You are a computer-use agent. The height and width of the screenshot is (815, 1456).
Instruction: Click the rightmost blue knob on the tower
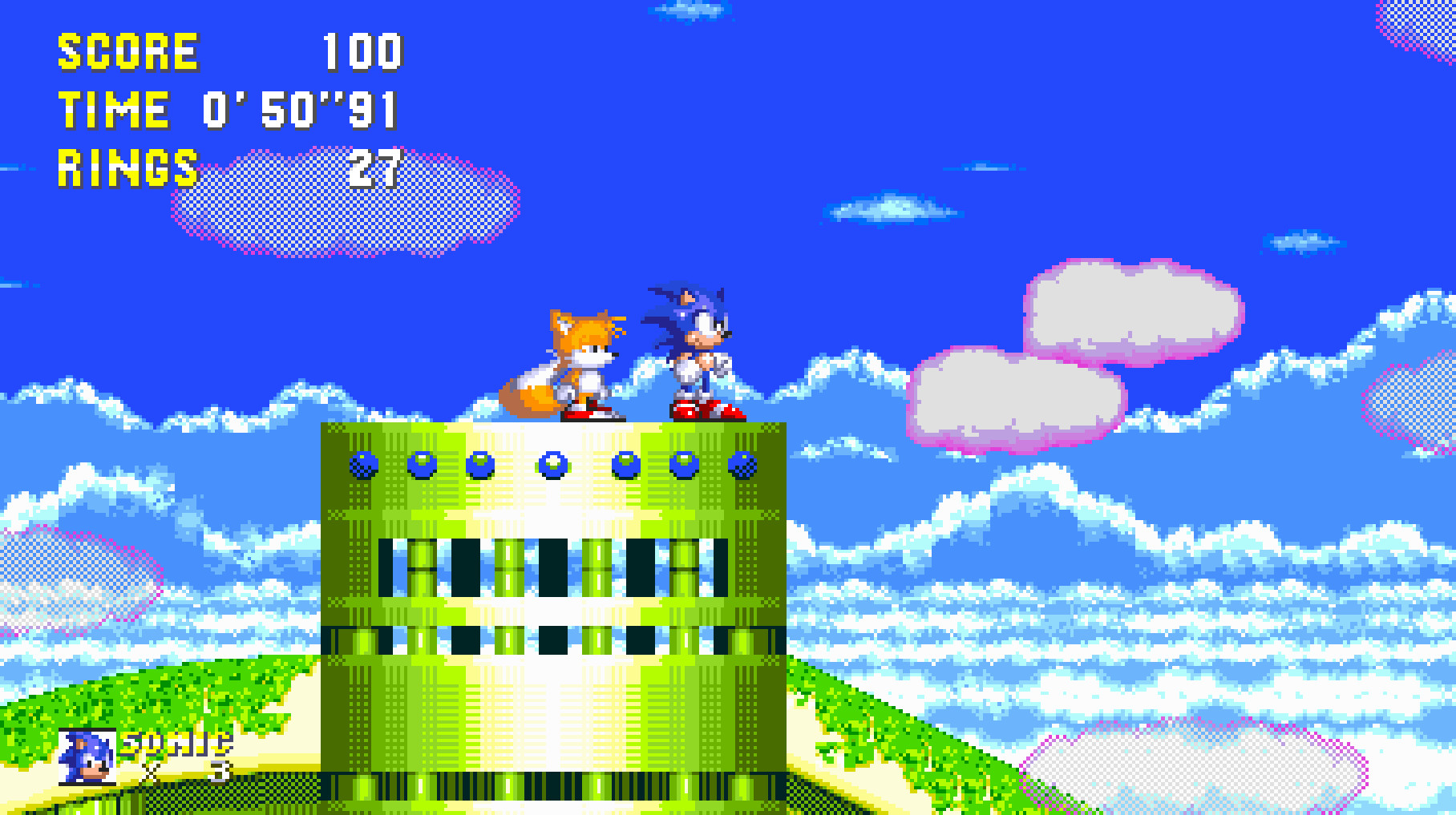click(x=743, y=463)
